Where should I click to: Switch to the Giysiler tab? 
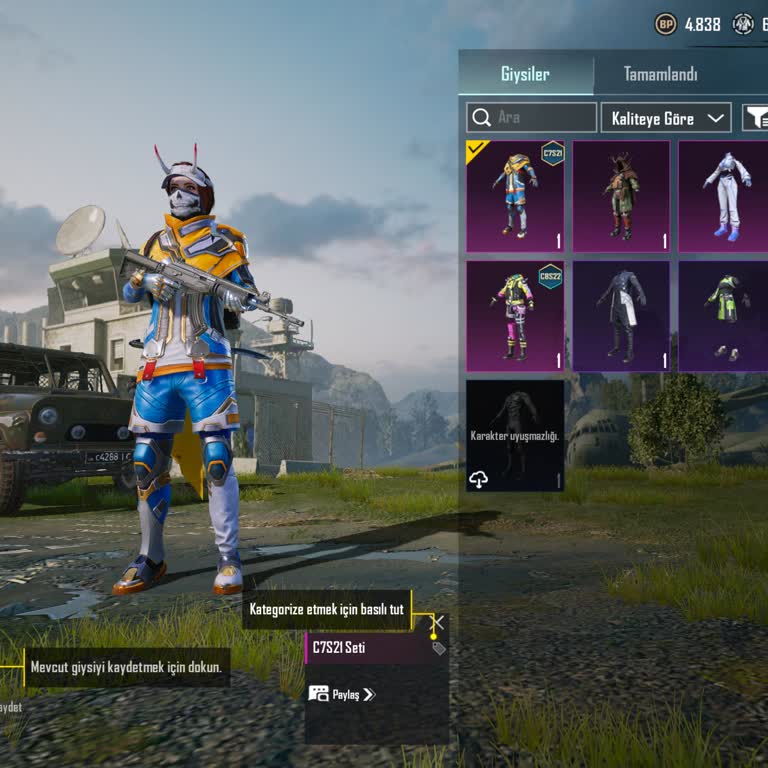(x=525, y=74)
